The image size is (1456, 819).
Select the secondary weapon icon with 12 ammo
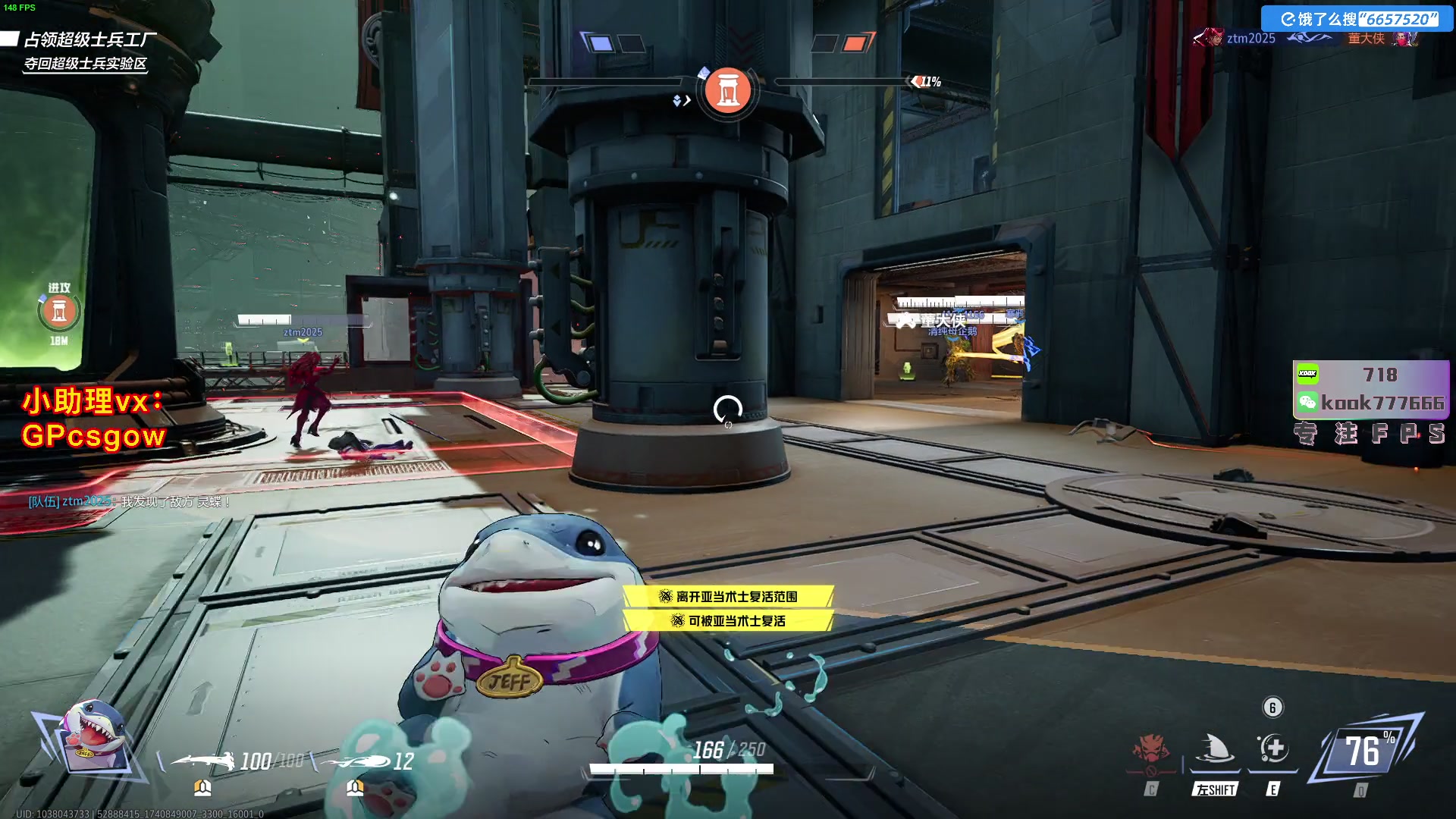[x=356, y=760]
